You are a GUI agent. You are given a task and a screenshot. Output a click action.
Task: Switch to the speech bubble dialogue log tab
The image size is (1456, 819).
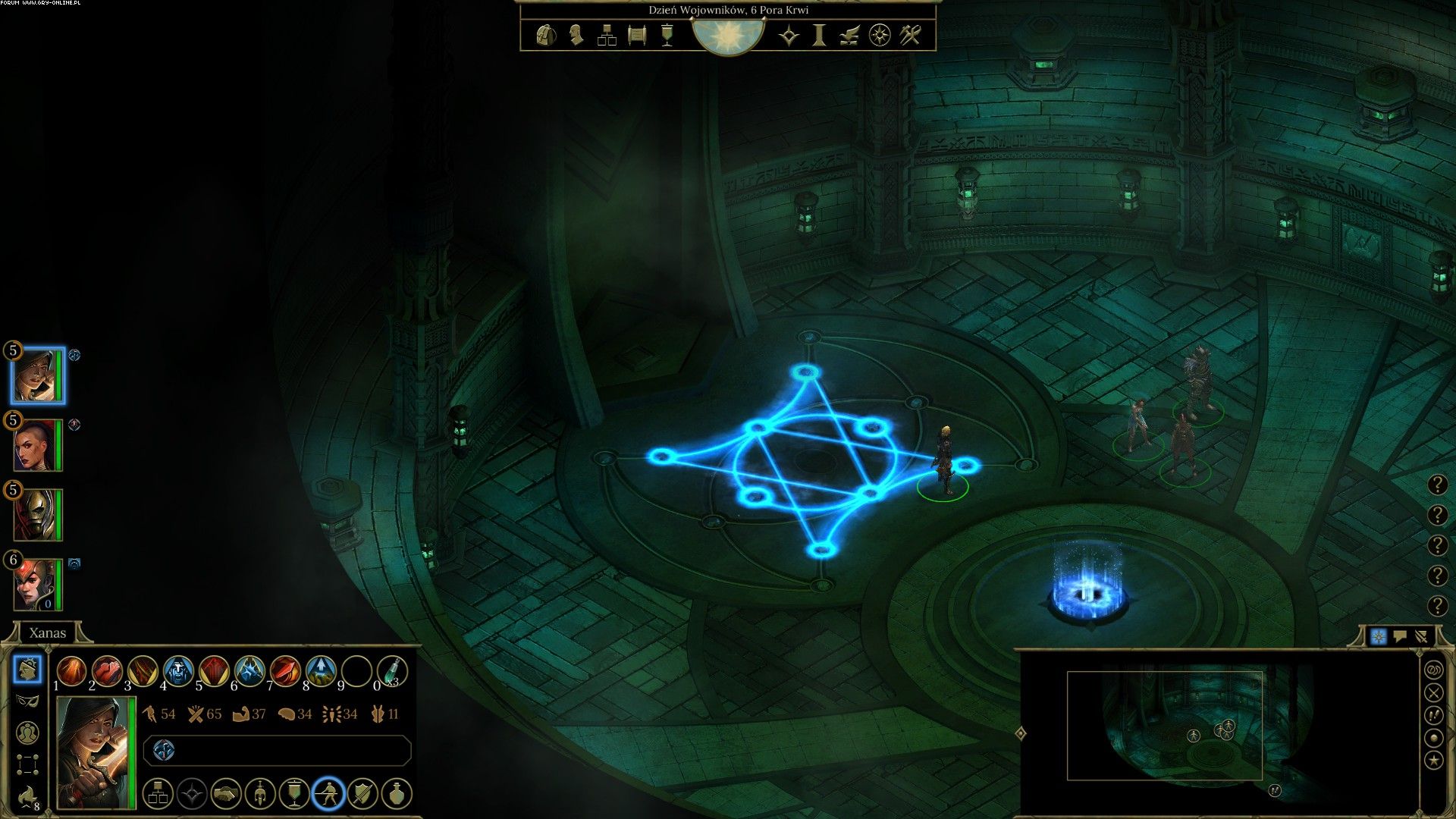point(1400,636)
